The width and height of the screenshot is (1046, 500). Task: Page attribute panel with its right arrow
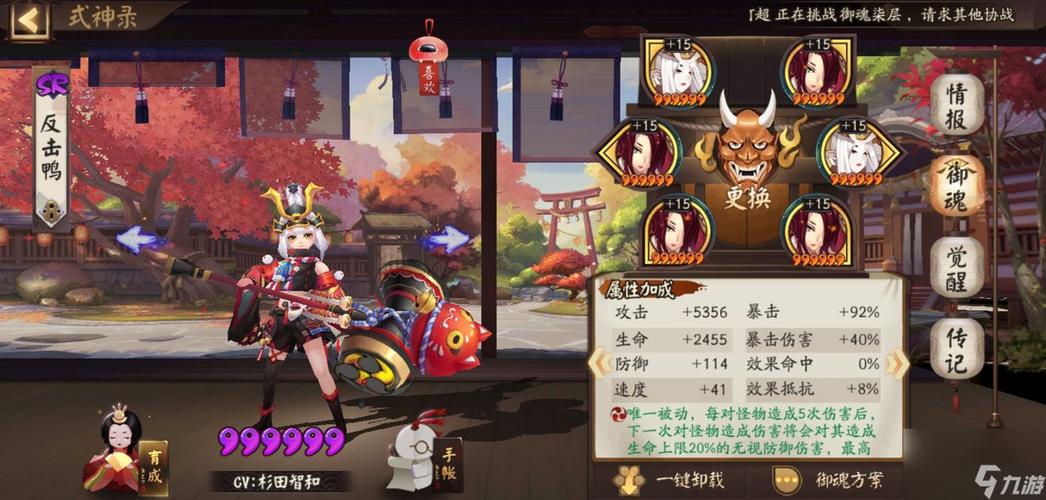coord(896,363)
